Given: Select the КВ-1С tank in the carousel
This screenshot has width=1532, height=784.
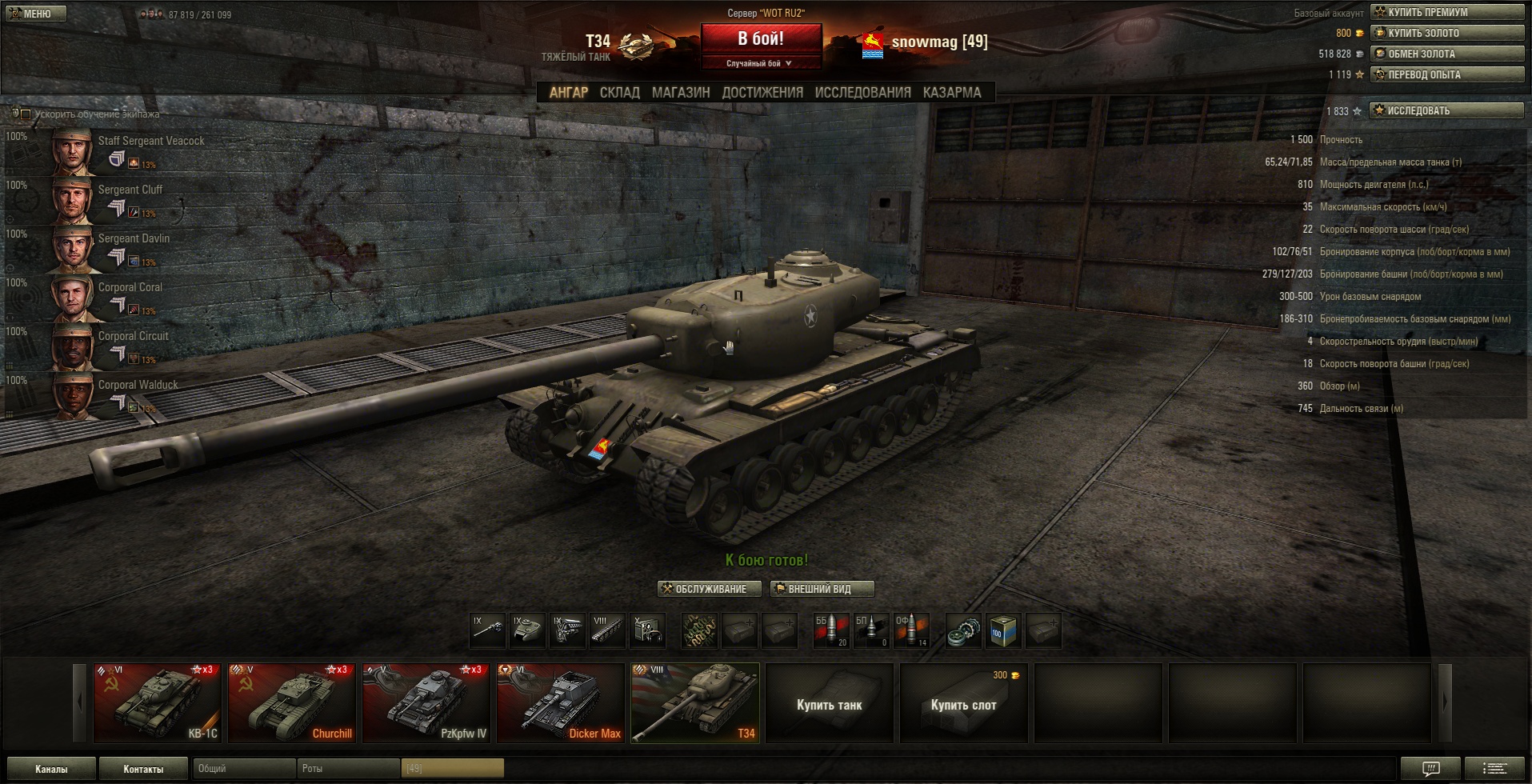Looking at the screenshot, I should 157,703.
